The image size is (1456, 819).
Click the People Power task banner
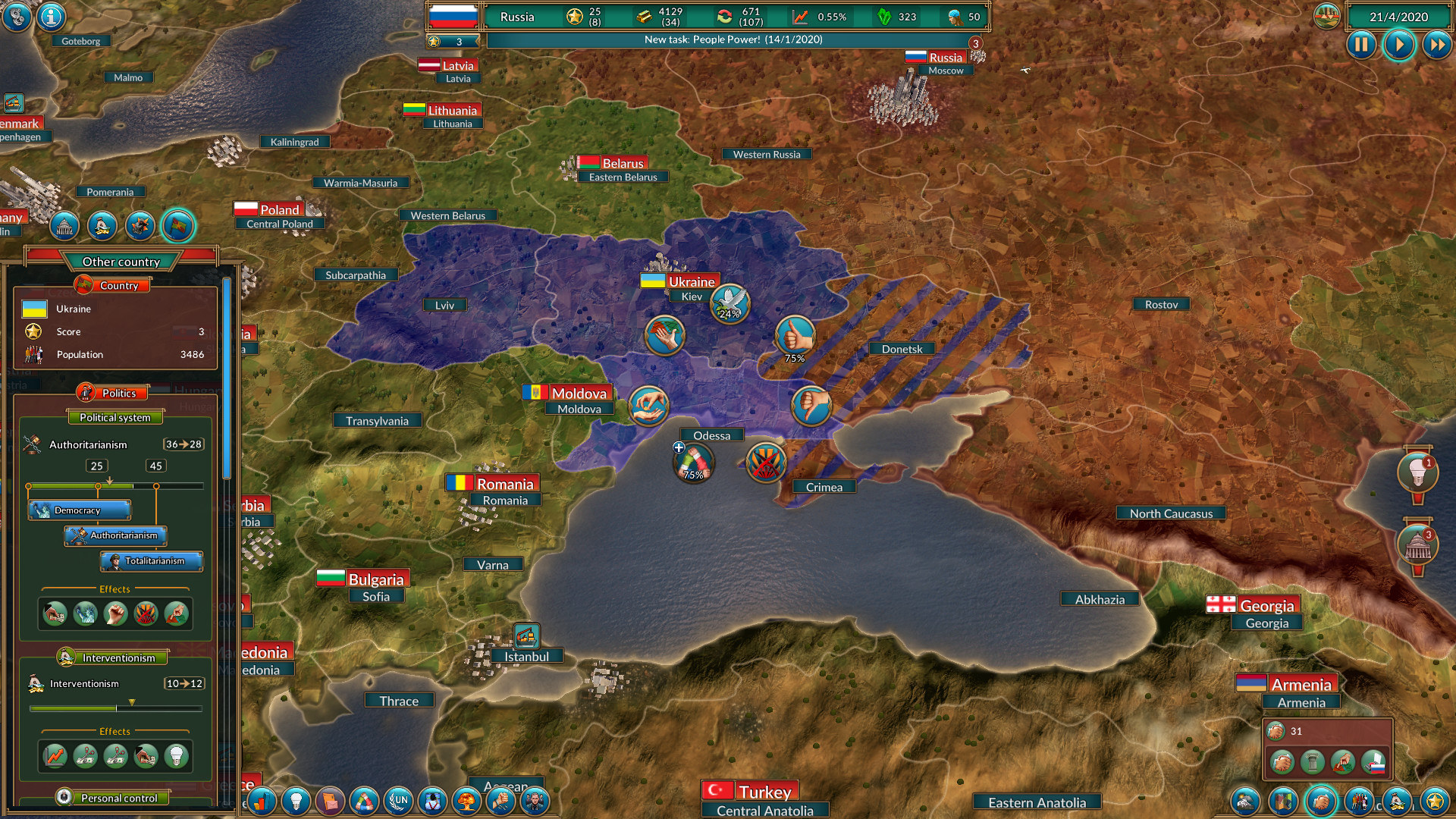pos(732,39)
